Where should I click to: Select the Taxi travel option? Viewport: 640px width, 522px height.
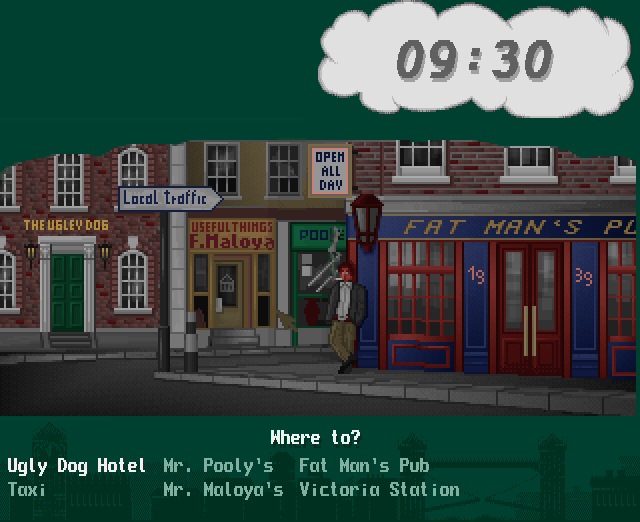tap(28, 491)
